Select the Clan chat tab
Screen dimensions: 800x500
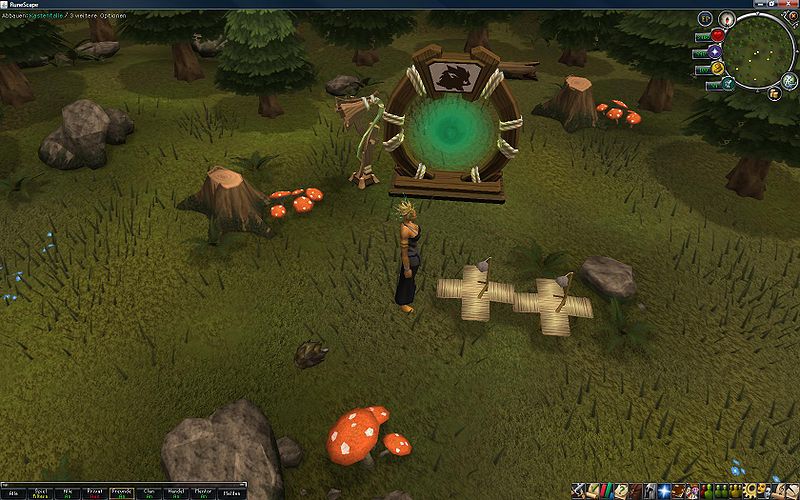[x=149, y=493]
